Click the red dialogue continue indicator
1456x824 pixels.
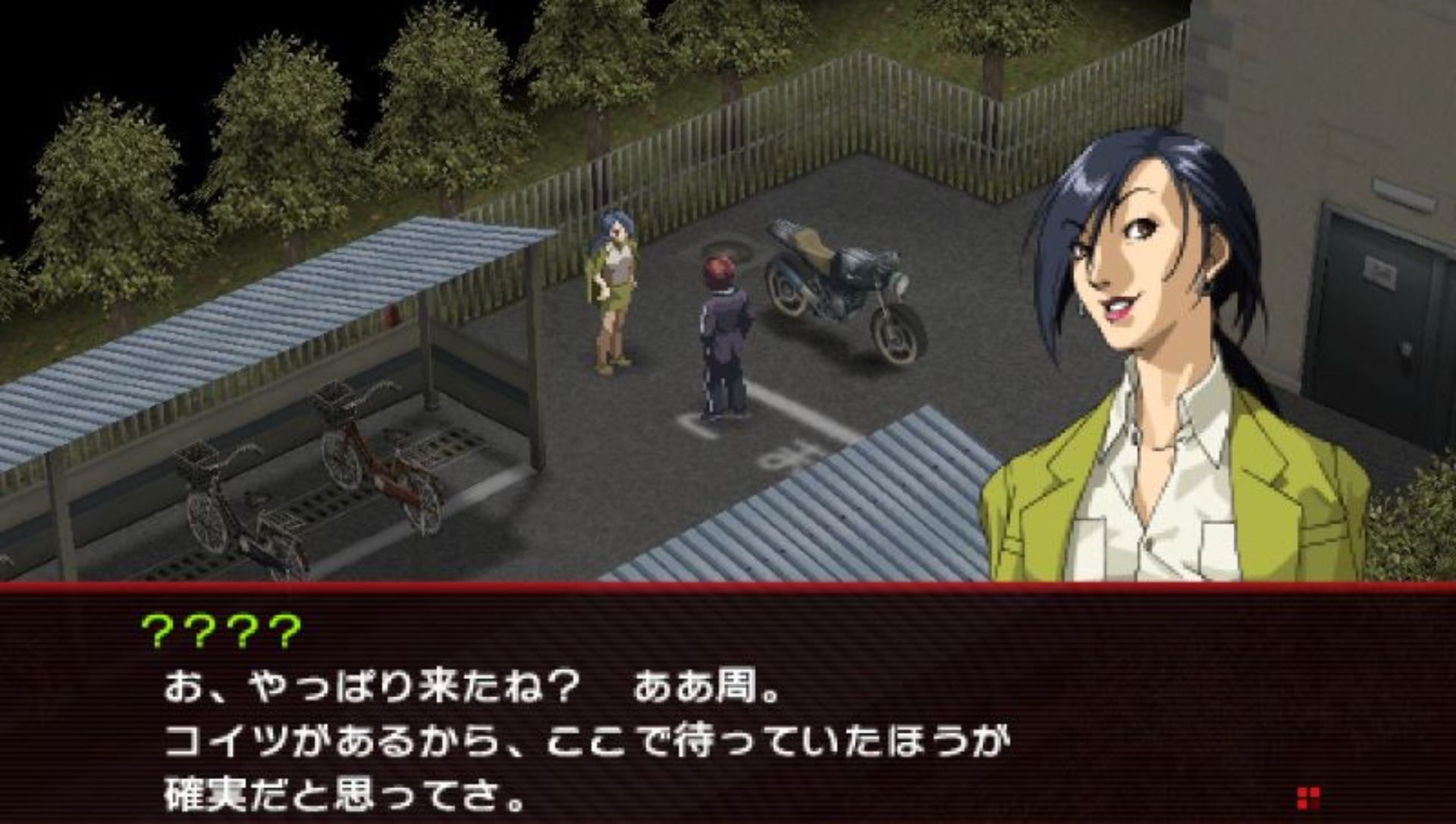[x=1308, y=798]
